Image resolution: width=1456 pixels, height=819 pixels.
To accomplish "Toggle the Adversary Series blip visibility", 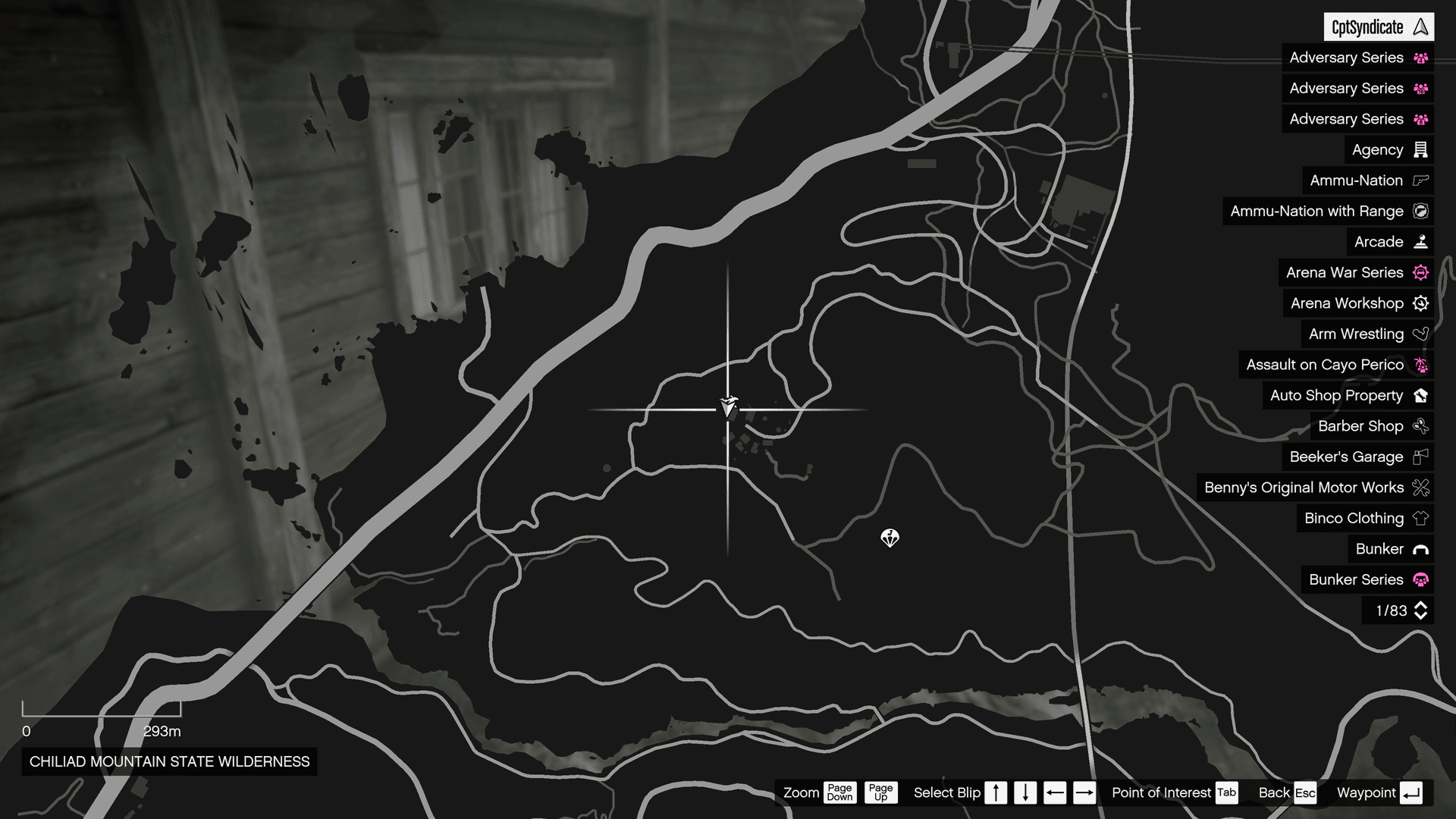I will [x=1357, y=58].
